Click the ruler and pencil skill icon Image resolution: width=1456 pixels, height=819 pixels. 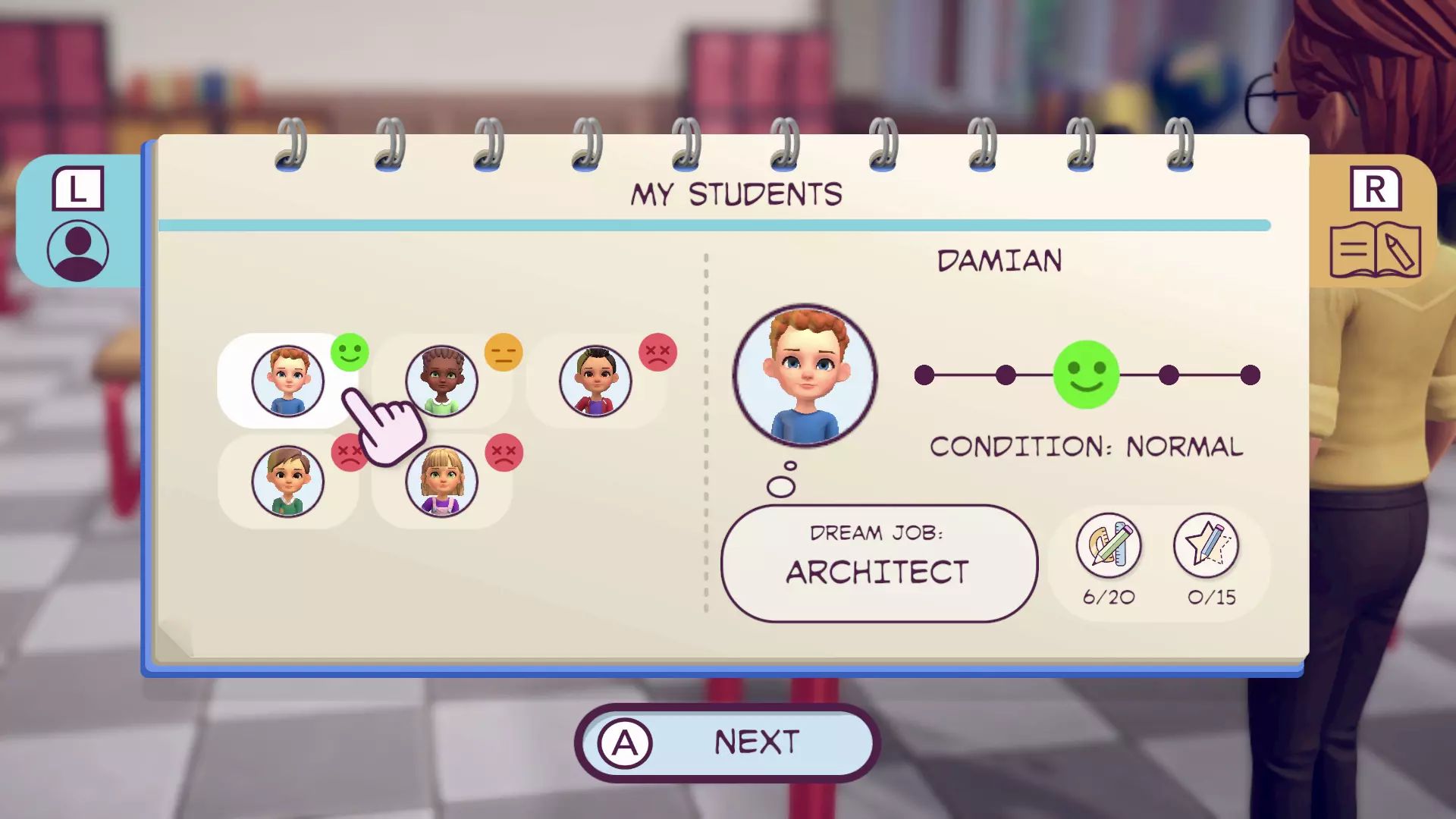click(x=1108, y=544)
